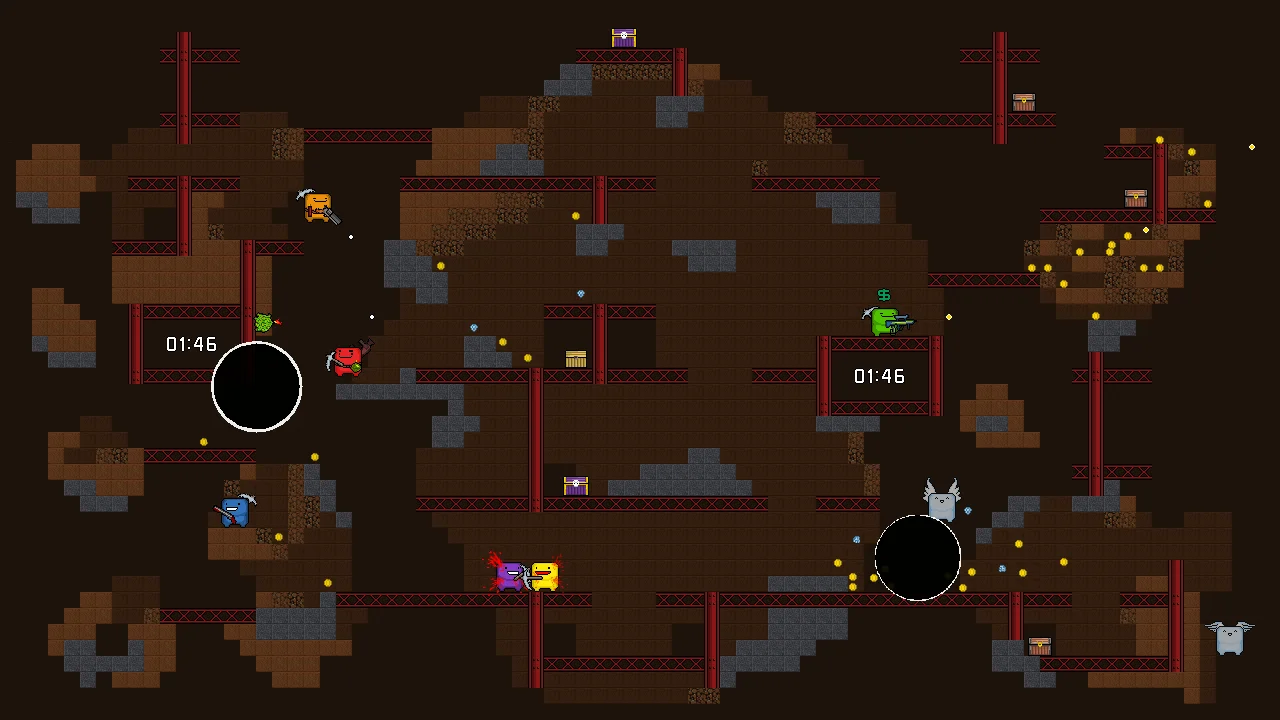Click the left 01:46 countdown timer
This screenshot has height=720, width=1280.
point(191,344)
